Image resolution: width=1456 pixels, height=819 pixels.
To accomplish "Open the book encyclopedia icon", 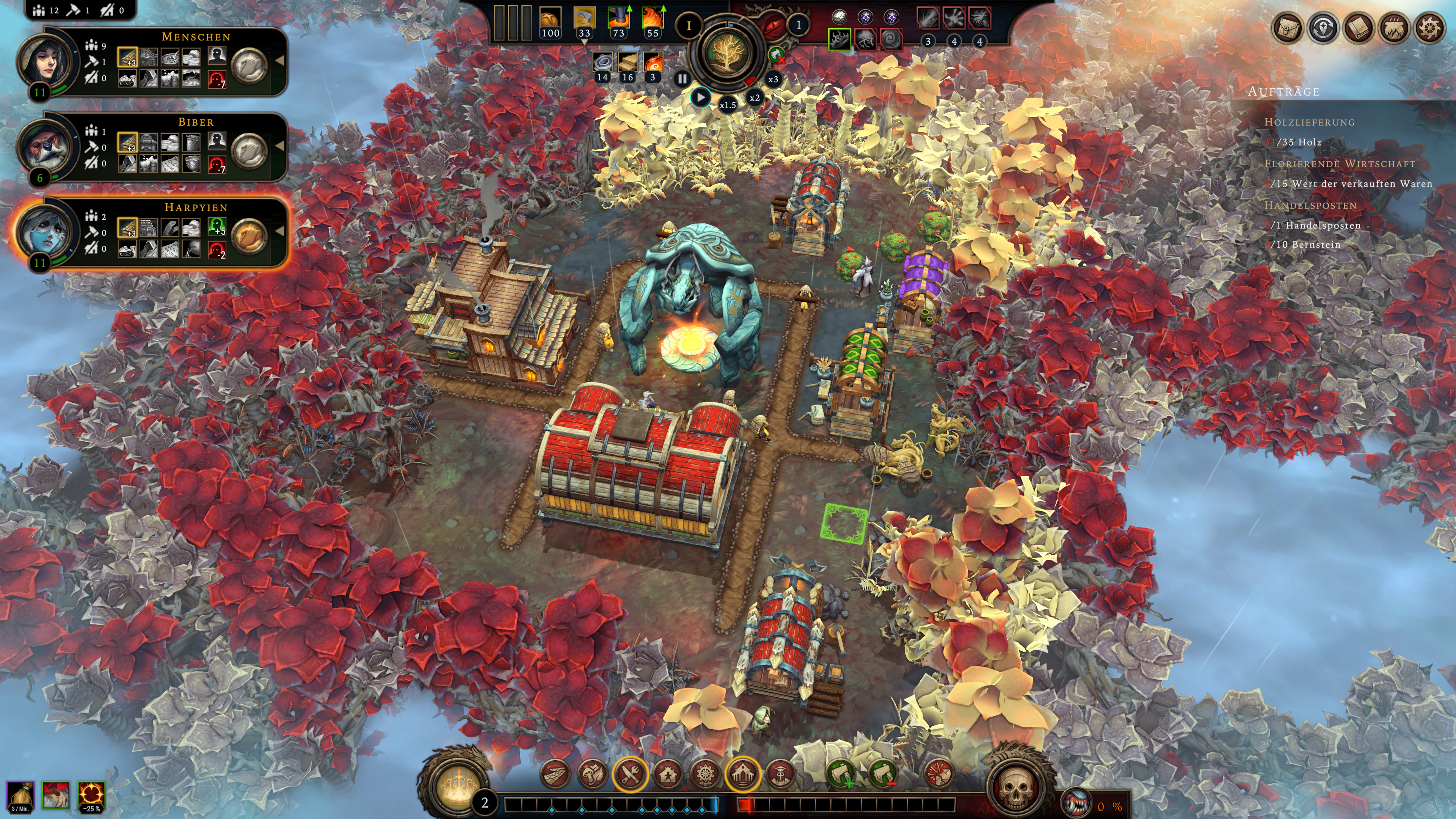I will 1358,27.
